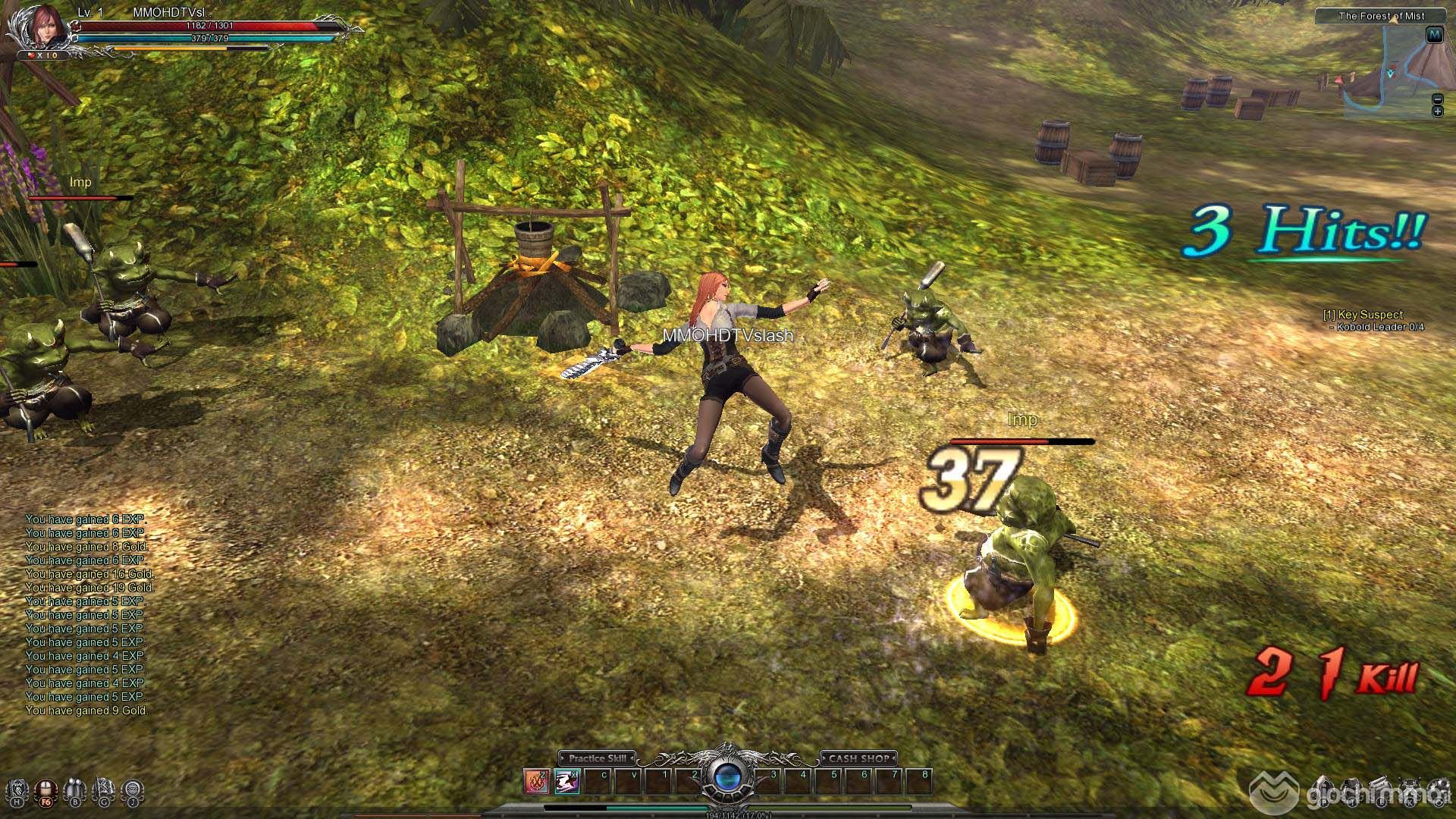
Task: Use the white slash skill in the hotbar
Action: (566, 780)
